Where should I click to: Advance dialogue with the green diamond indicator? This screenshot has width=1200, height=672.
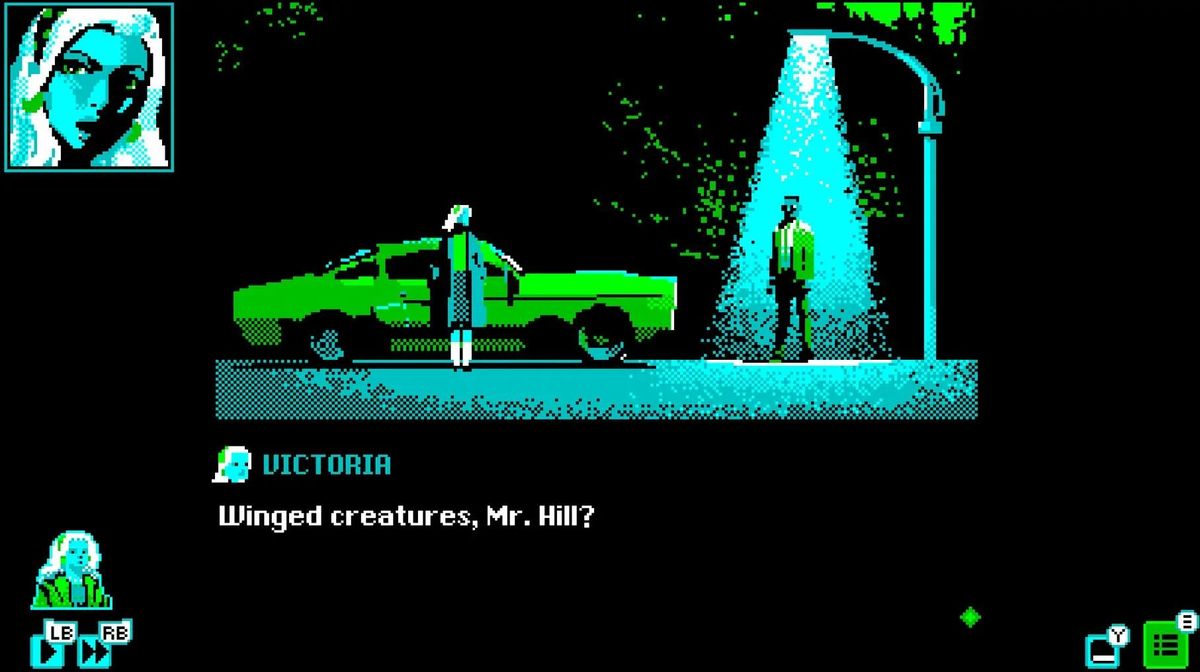tap(969, 617)
